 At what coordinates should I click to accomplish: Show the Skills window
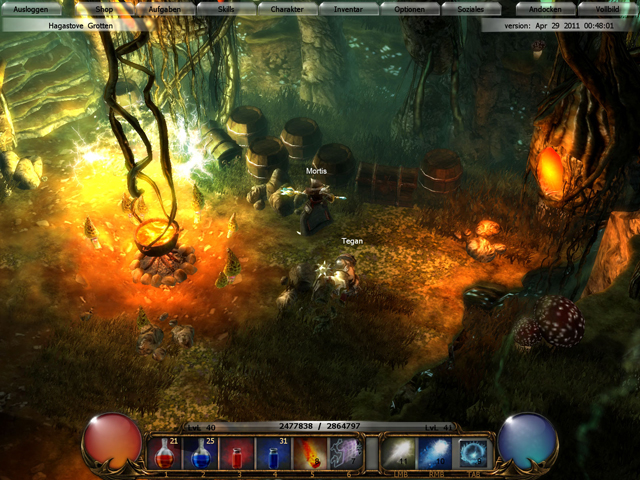point(226,8)
